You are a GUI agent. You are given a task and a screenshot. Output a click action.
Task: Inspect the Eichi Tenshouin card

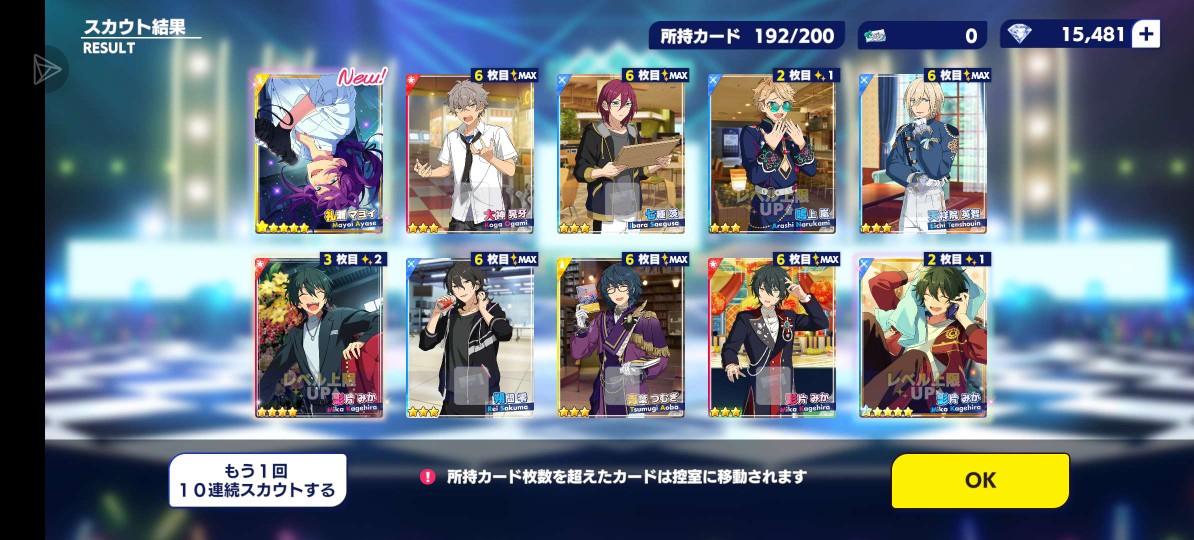click(923, 152)
